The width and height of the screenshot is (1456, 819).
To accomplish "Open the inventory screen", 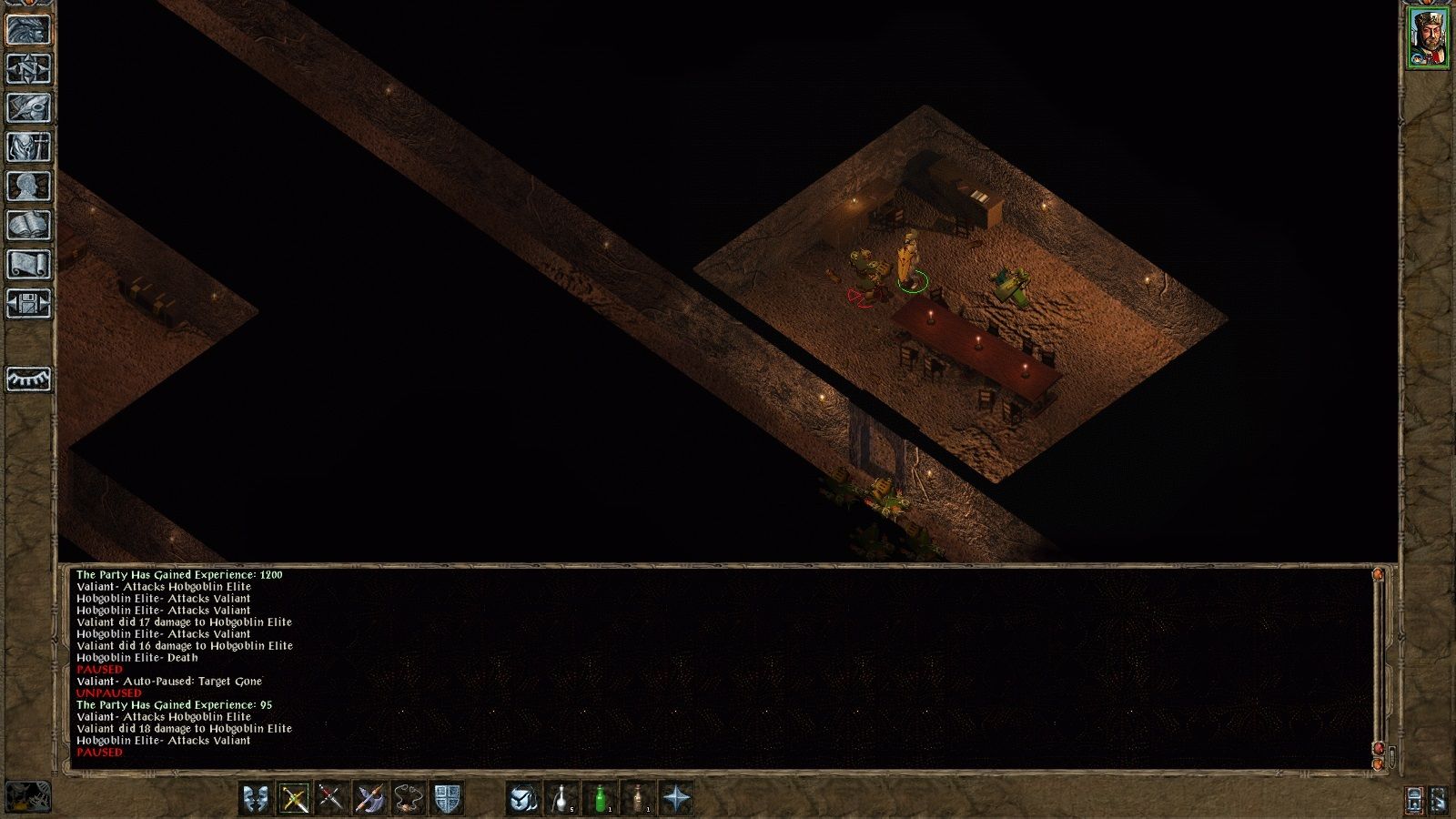I will (27, 148).
